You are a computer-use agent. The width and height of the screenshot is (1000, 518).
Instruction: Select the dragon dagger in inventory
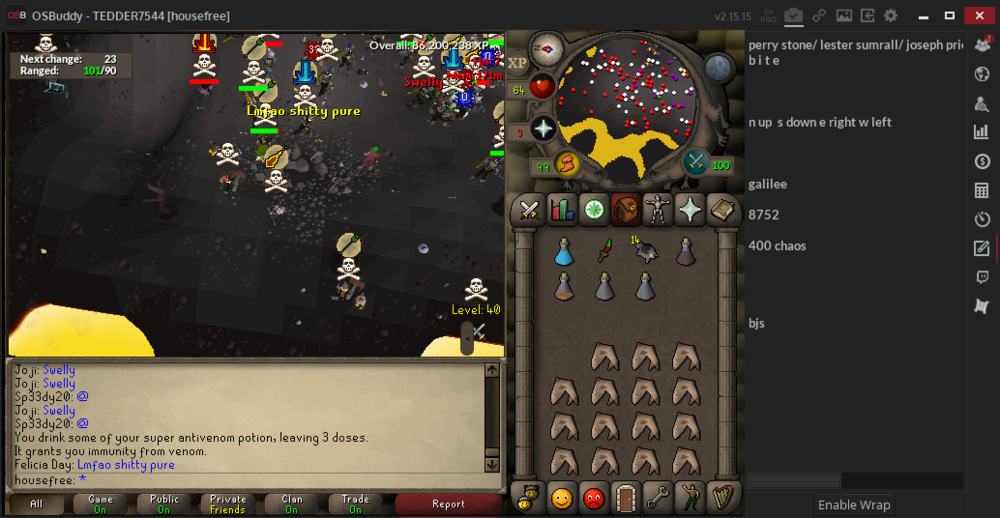pyautogui.click(x=604, y=252)
